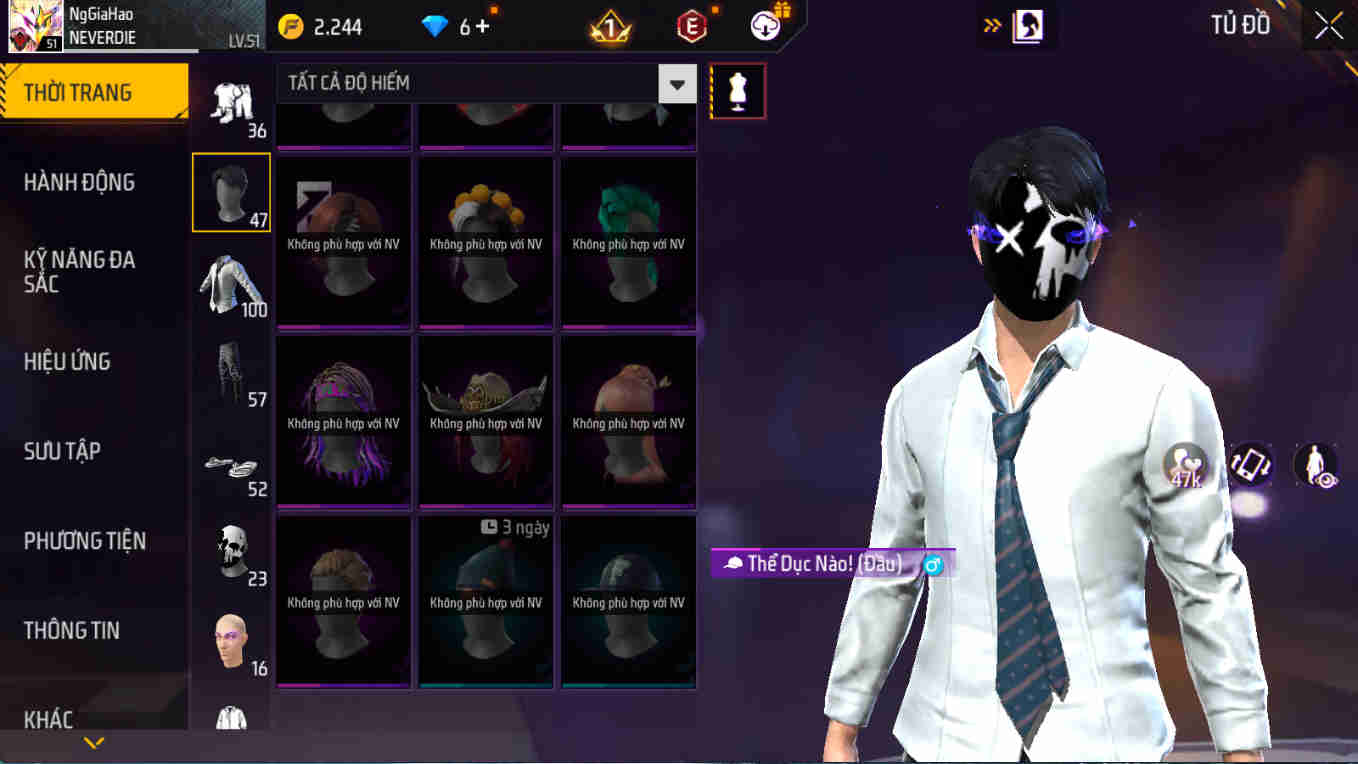Open the face accessory category with 16 items
This screenshot has height=764, width=1358.
pos(231,641)
